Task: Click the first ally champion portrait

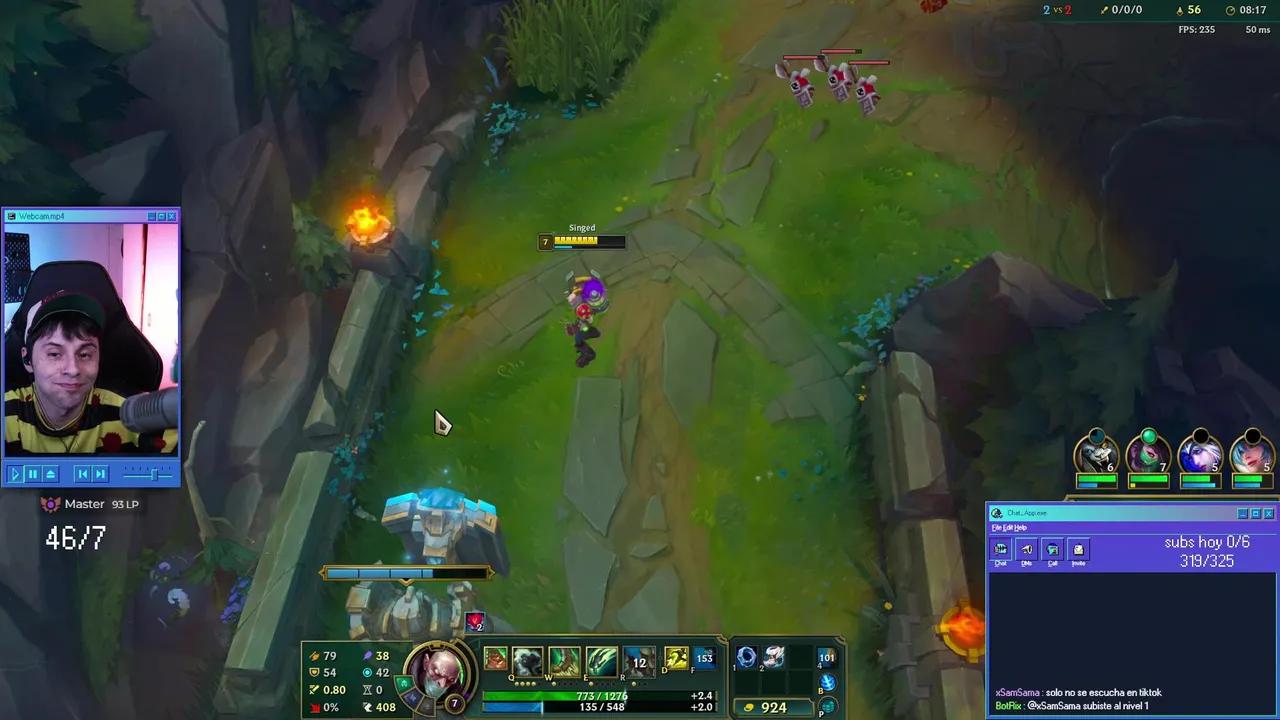Action: pos(1097,455)
